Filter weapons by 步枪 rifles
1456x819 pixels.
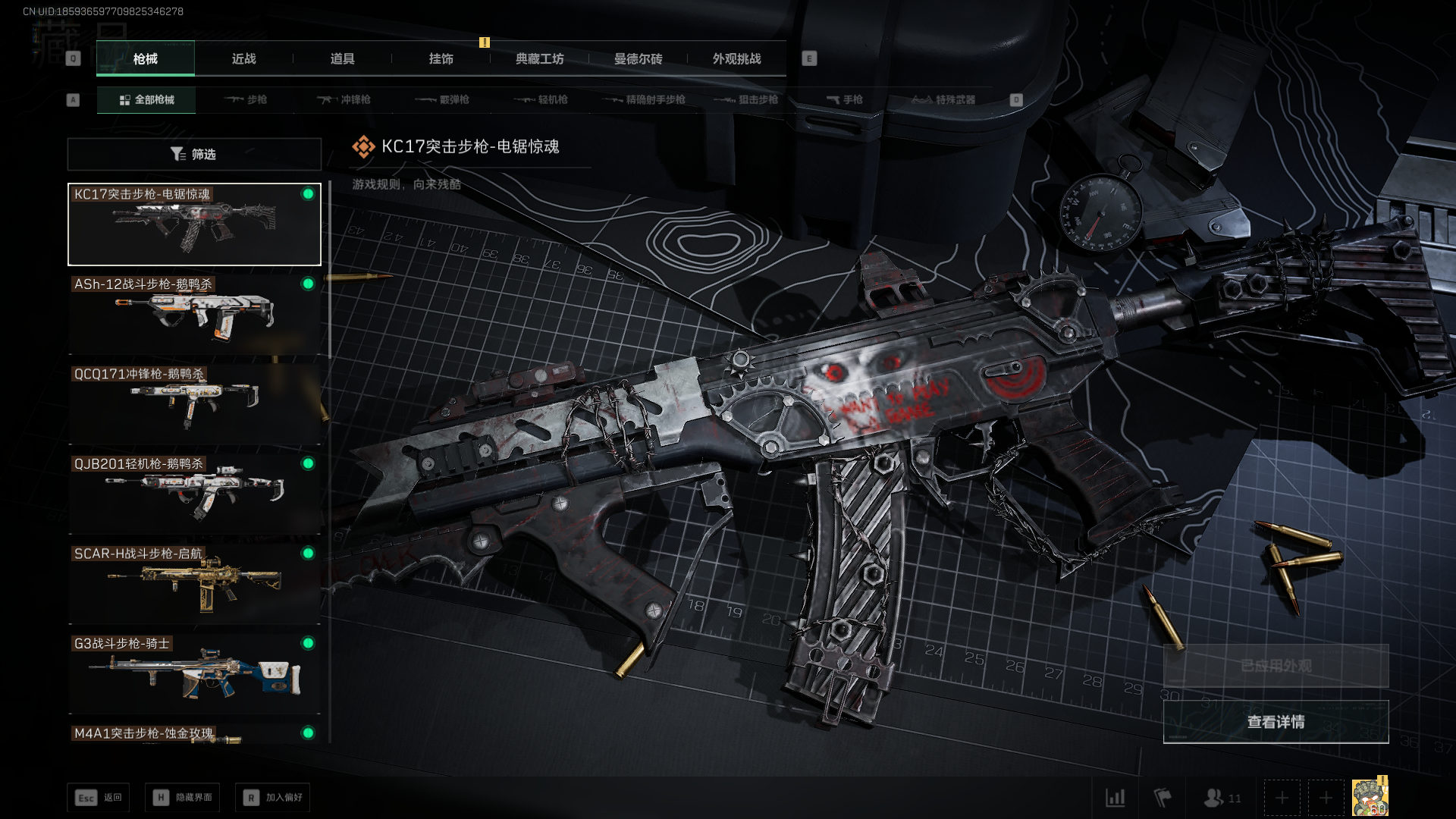pos(246,99)
